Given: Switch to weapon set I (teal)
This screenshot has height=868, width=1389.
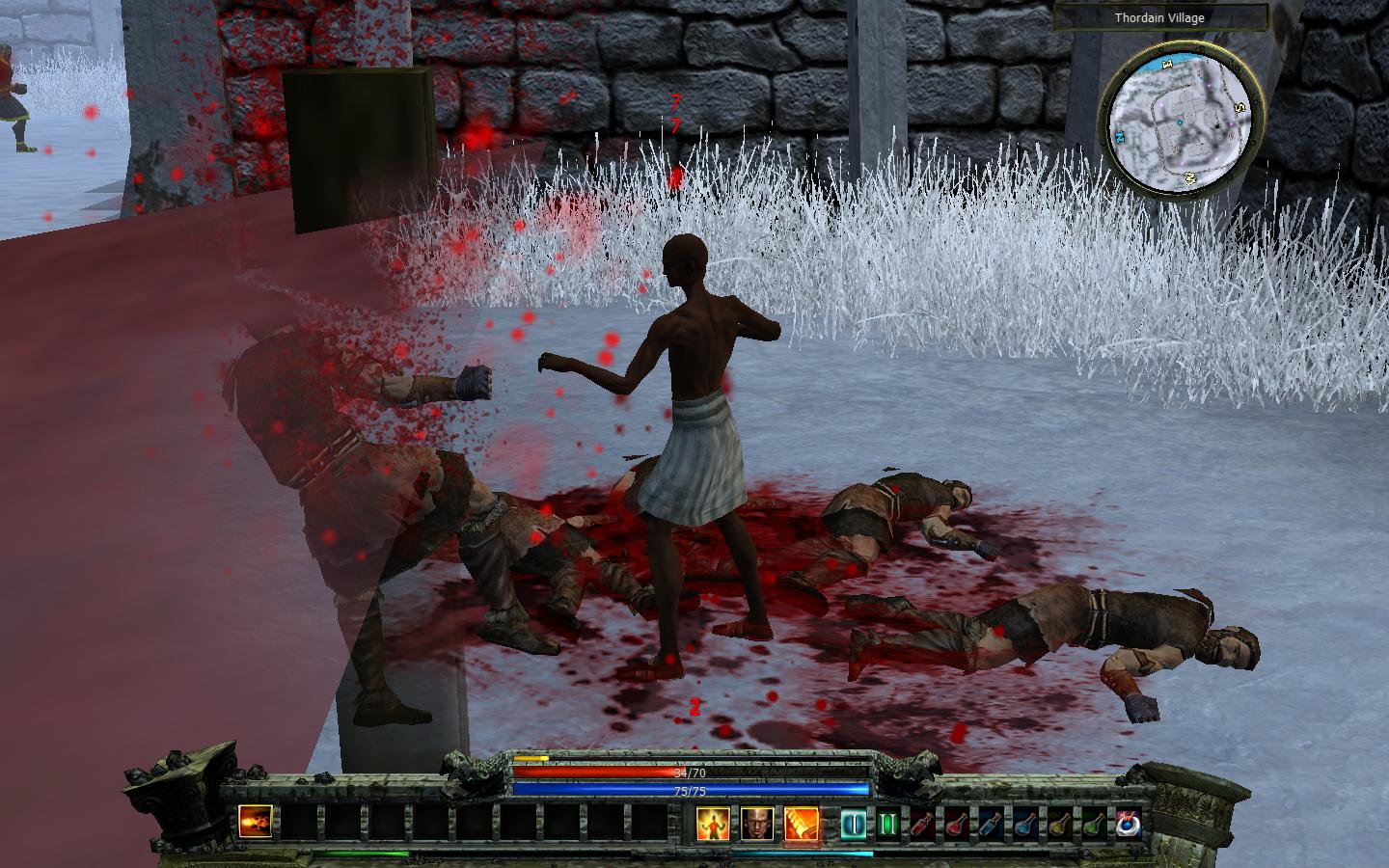Looking at the screenshot, I should click(x=854, y=824).
